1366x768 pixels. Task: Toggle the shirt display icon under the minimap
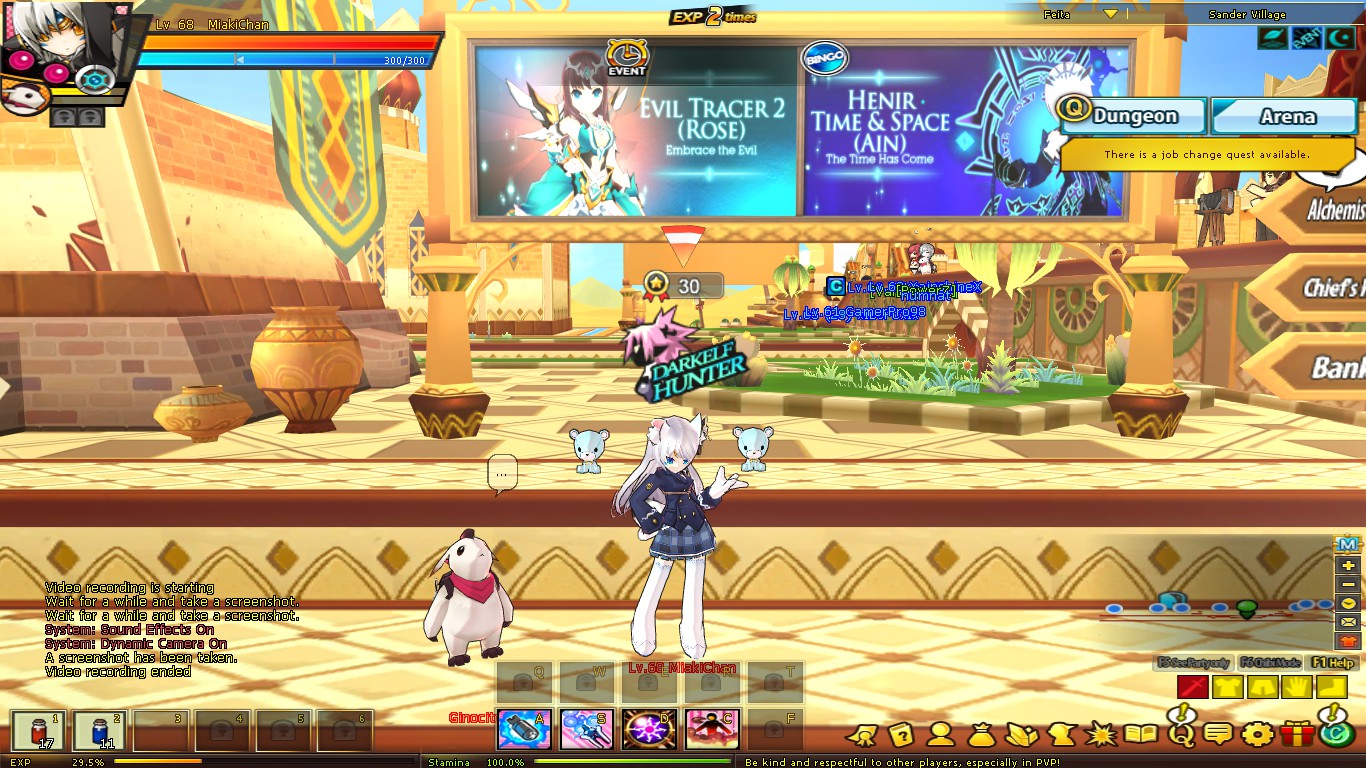(1348, 641)
